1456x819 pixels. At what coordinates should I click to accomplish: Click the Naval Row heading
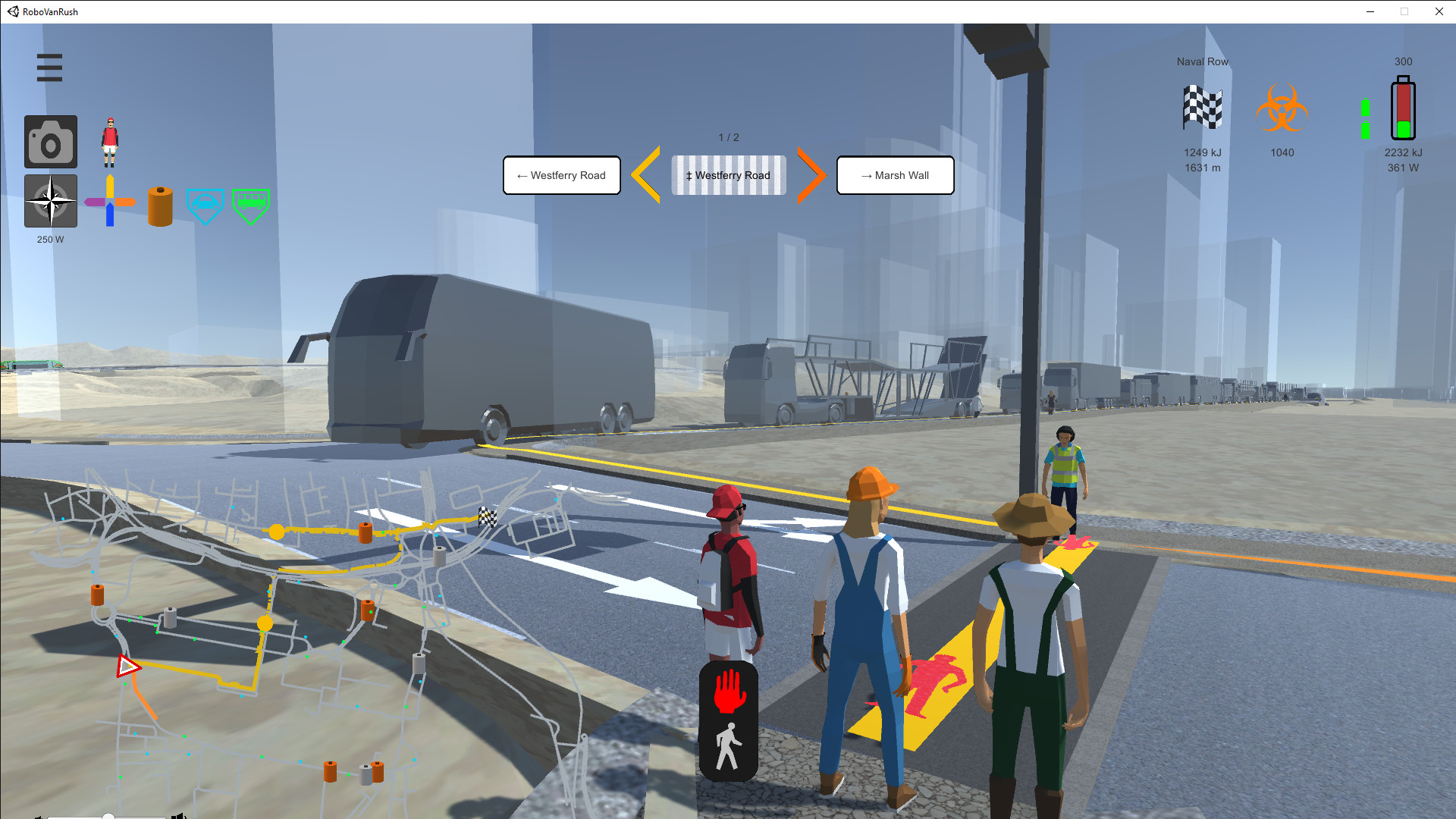coord(1202,61)
